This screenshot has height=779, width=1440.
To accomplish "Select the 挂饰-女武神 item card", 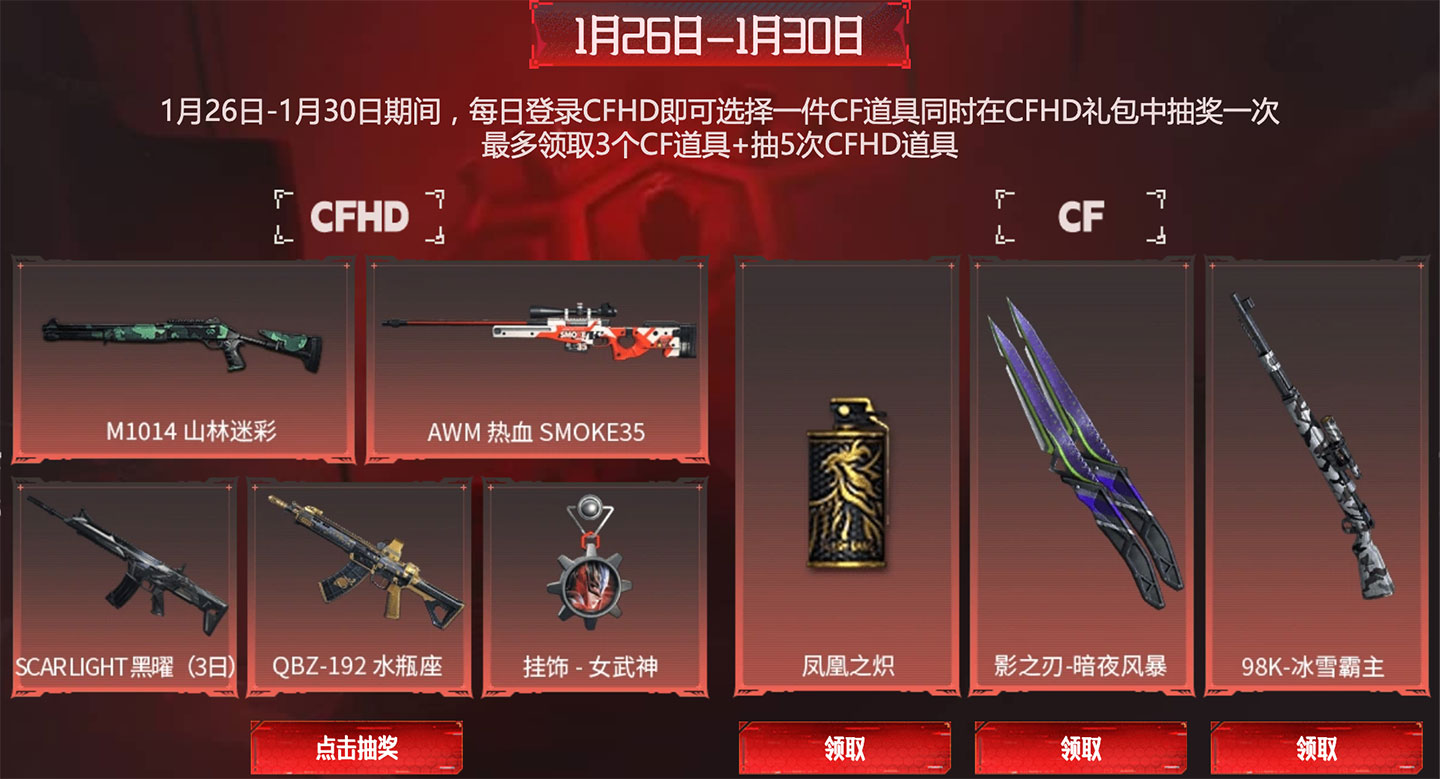I will pyautogui.click(x=590, y=585).
